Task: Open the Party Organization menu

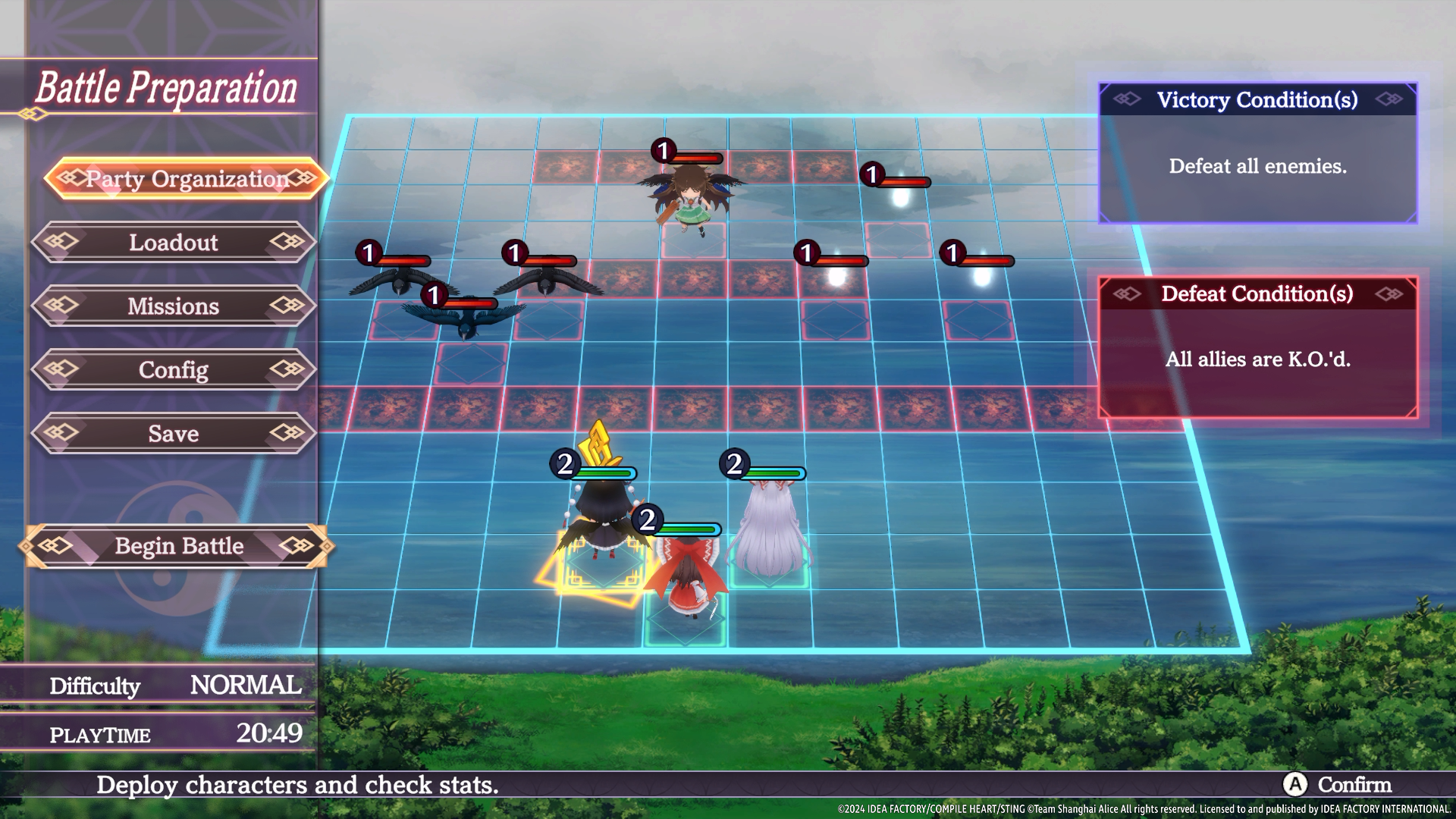Action: (x=187, y=179)
